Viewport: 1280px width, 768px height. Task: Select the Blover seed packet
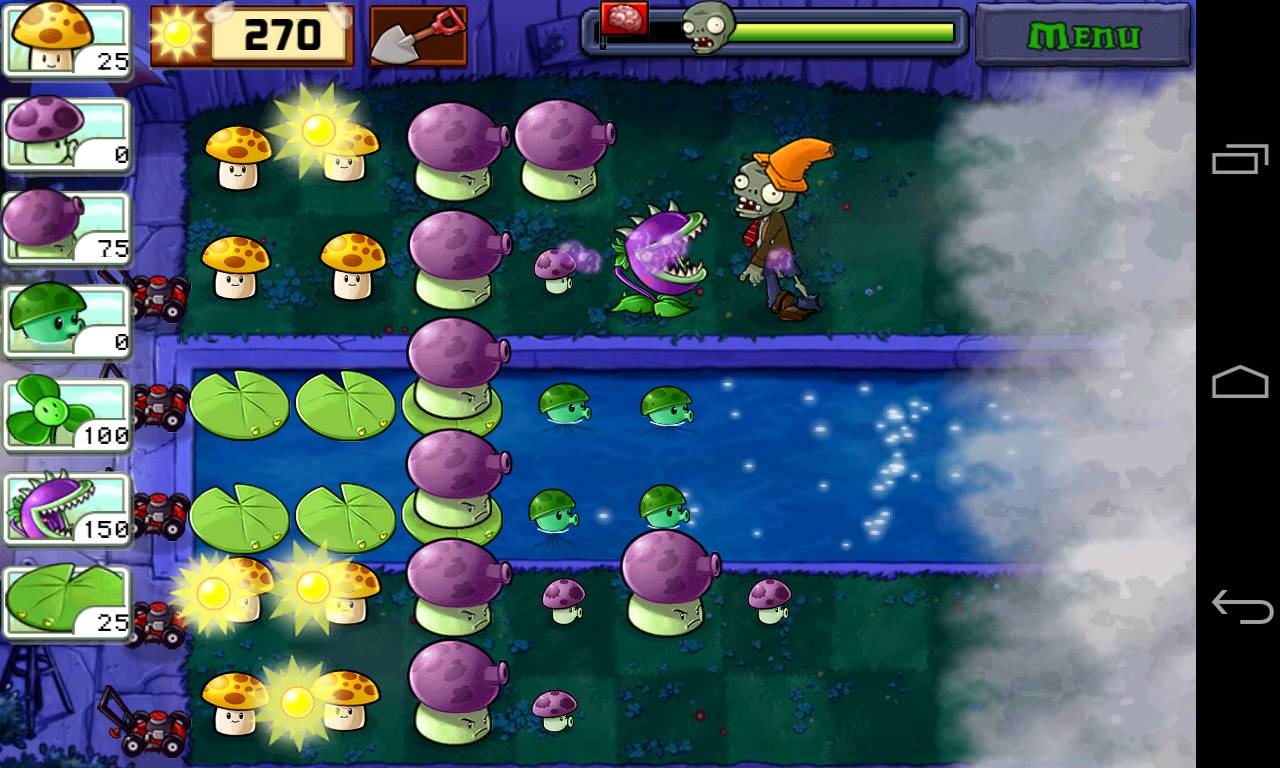point(65,413)
